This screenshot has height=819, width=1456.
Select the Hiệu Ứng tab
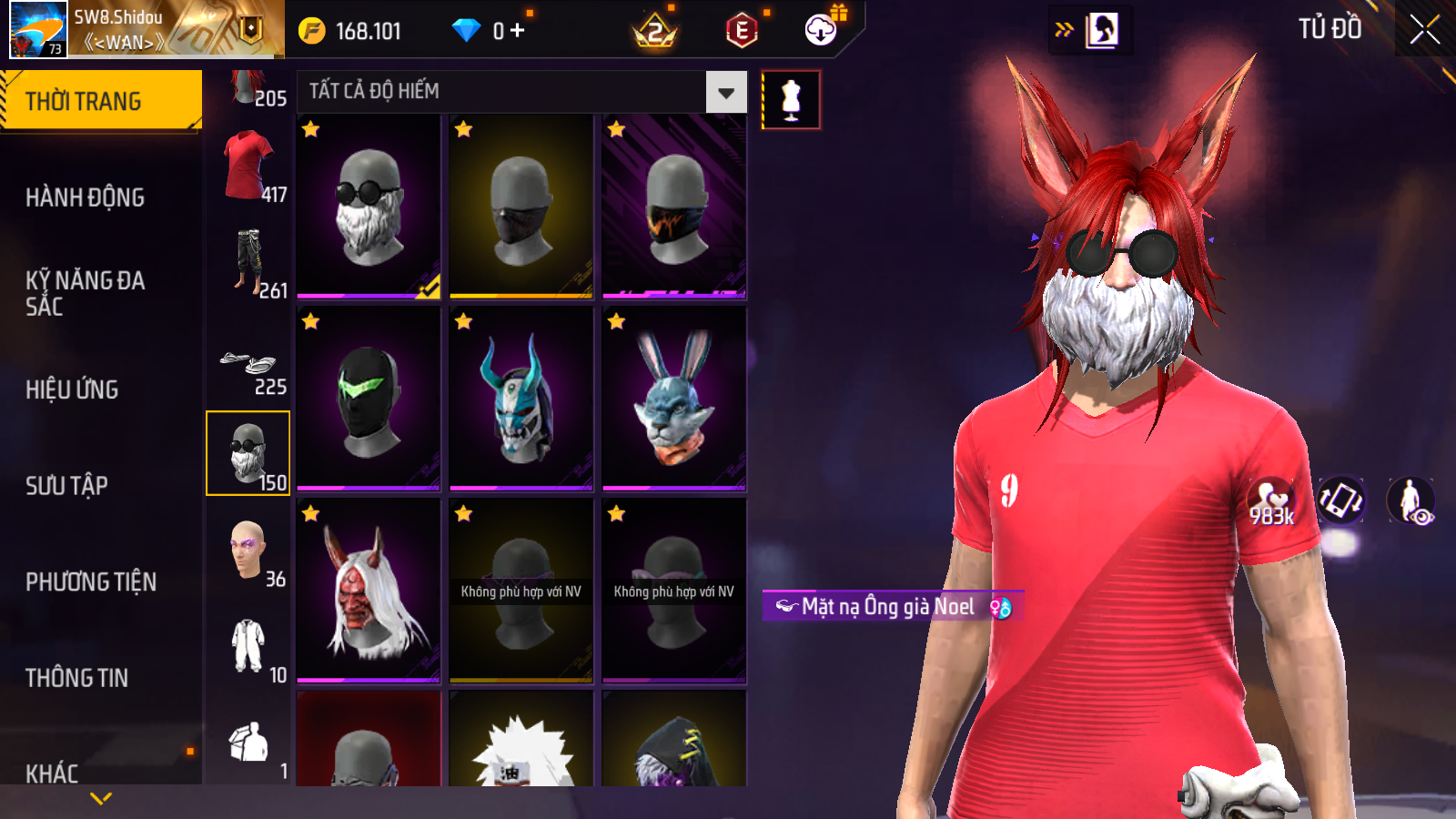(73, 389)
